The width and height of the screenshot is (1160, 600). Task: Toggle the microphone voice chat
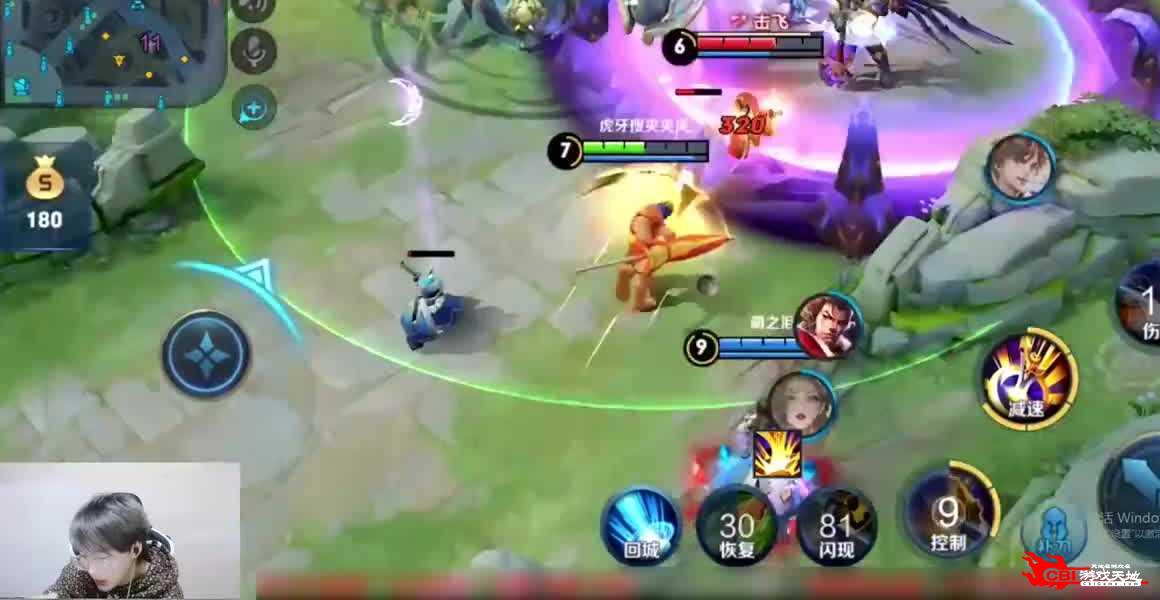click(x=254, y=50)
